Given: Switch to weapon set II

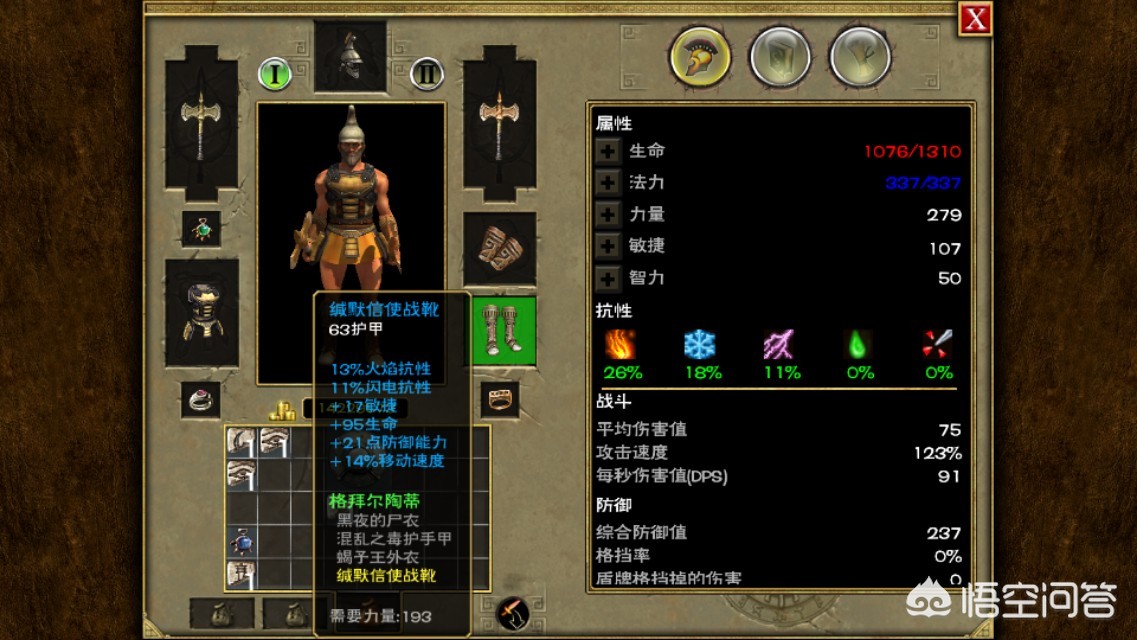Looking at the screenshot, I should [x=427, y=73].
